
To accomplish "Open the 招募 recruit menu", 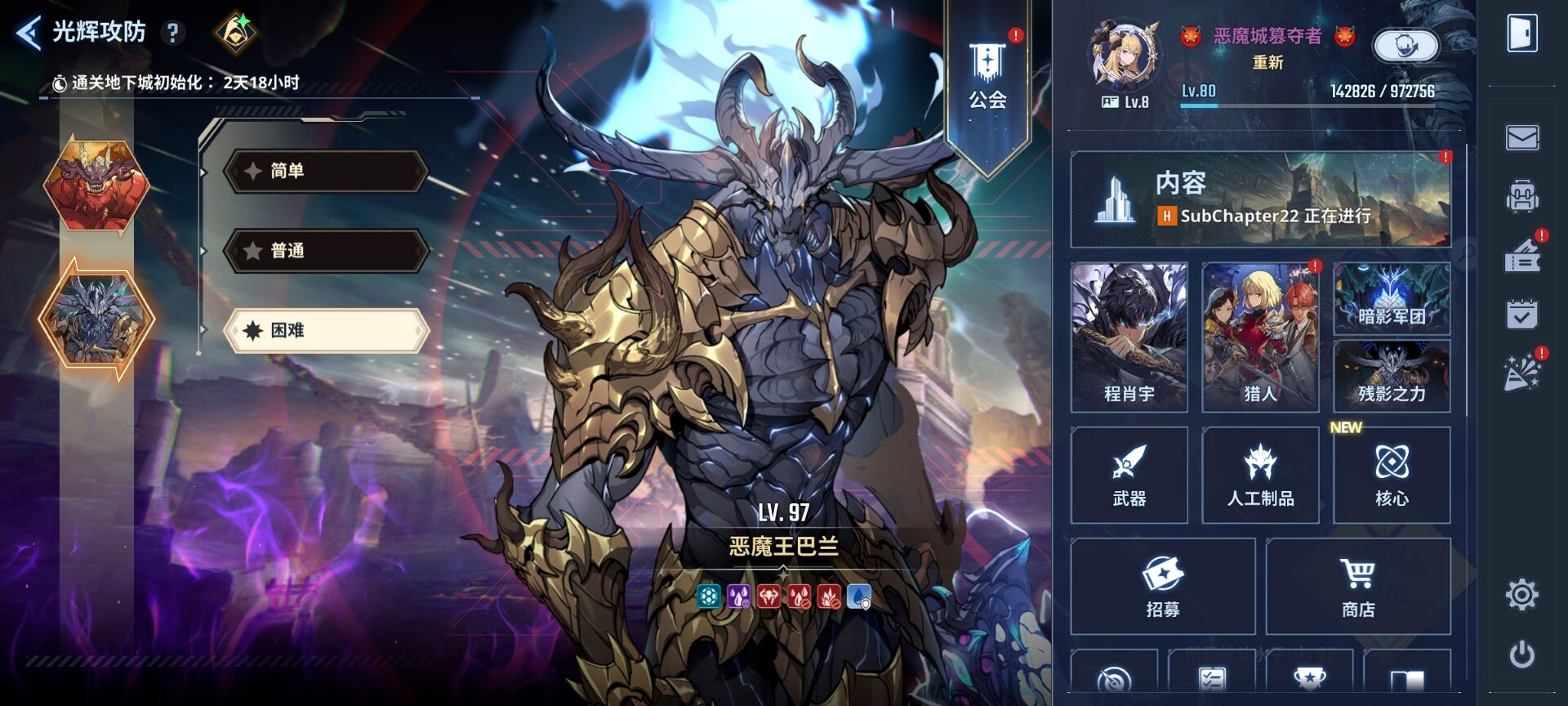I will coord(1162,586).
